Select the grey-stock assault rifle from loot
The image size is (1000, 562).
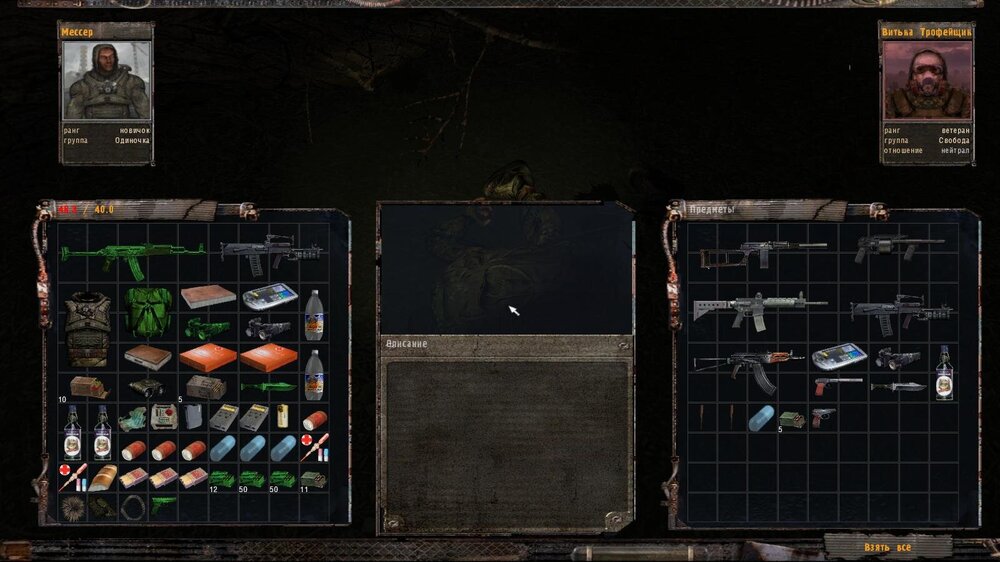(760, 308)
